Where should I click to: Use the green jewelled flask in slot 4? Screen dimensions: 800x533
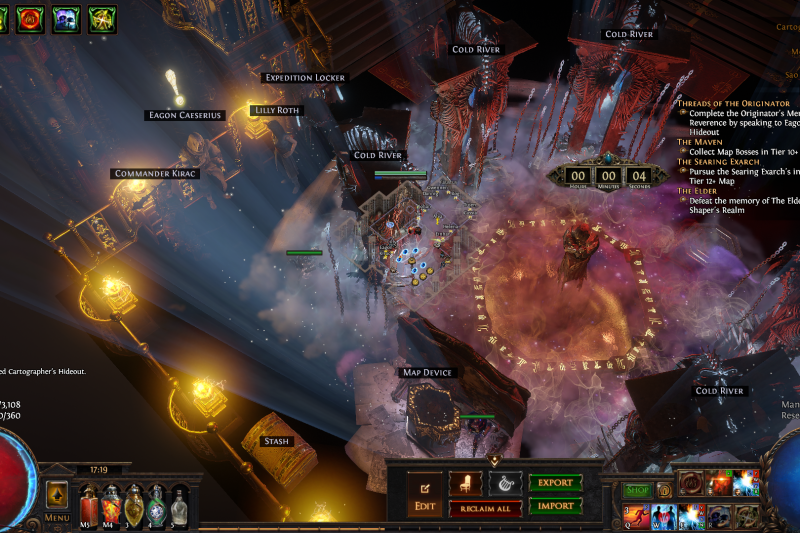click(x=156, y=503)
